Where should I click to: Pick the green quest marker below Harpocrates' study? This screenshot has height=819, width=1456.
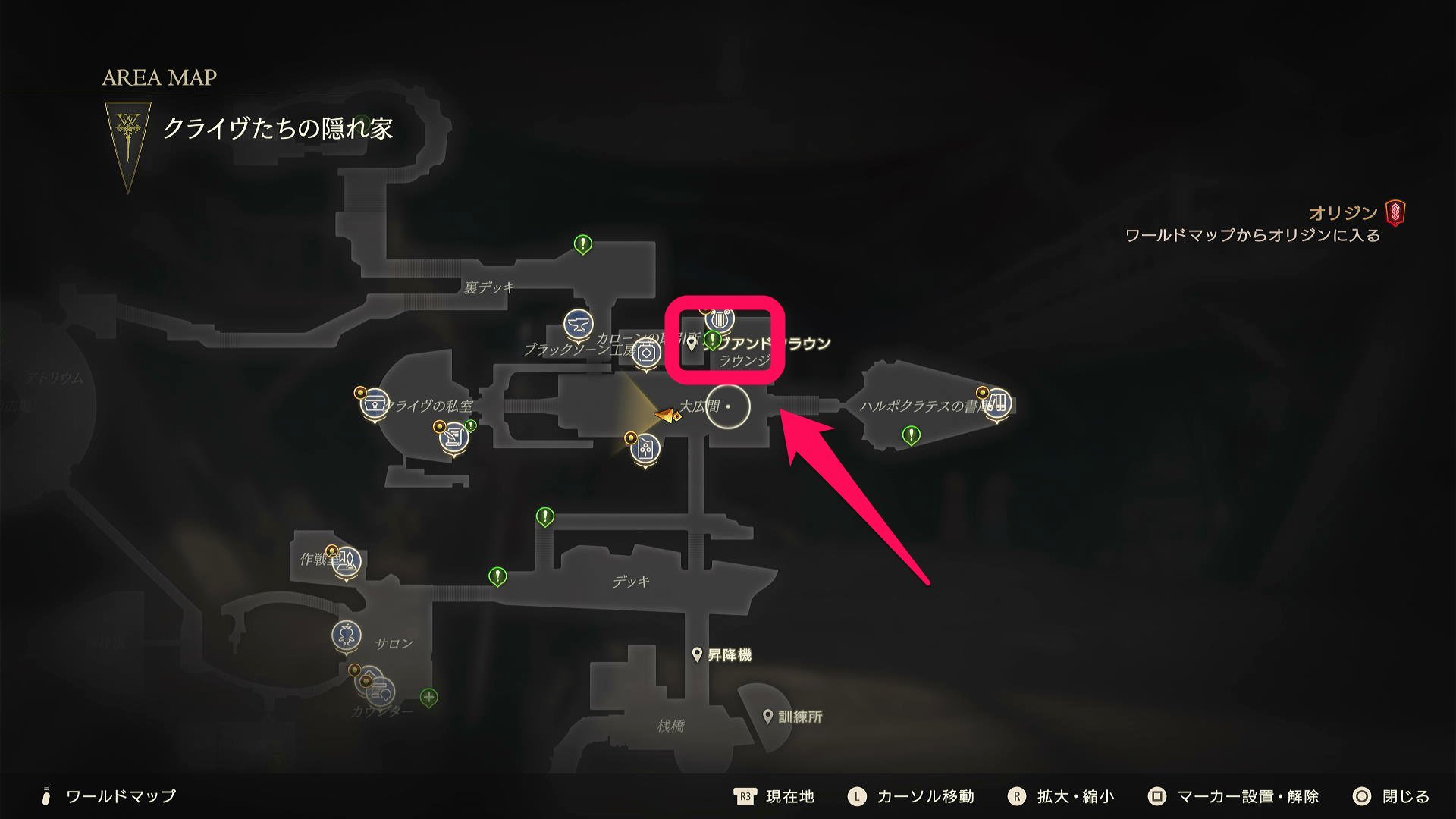tap(911, 435)
